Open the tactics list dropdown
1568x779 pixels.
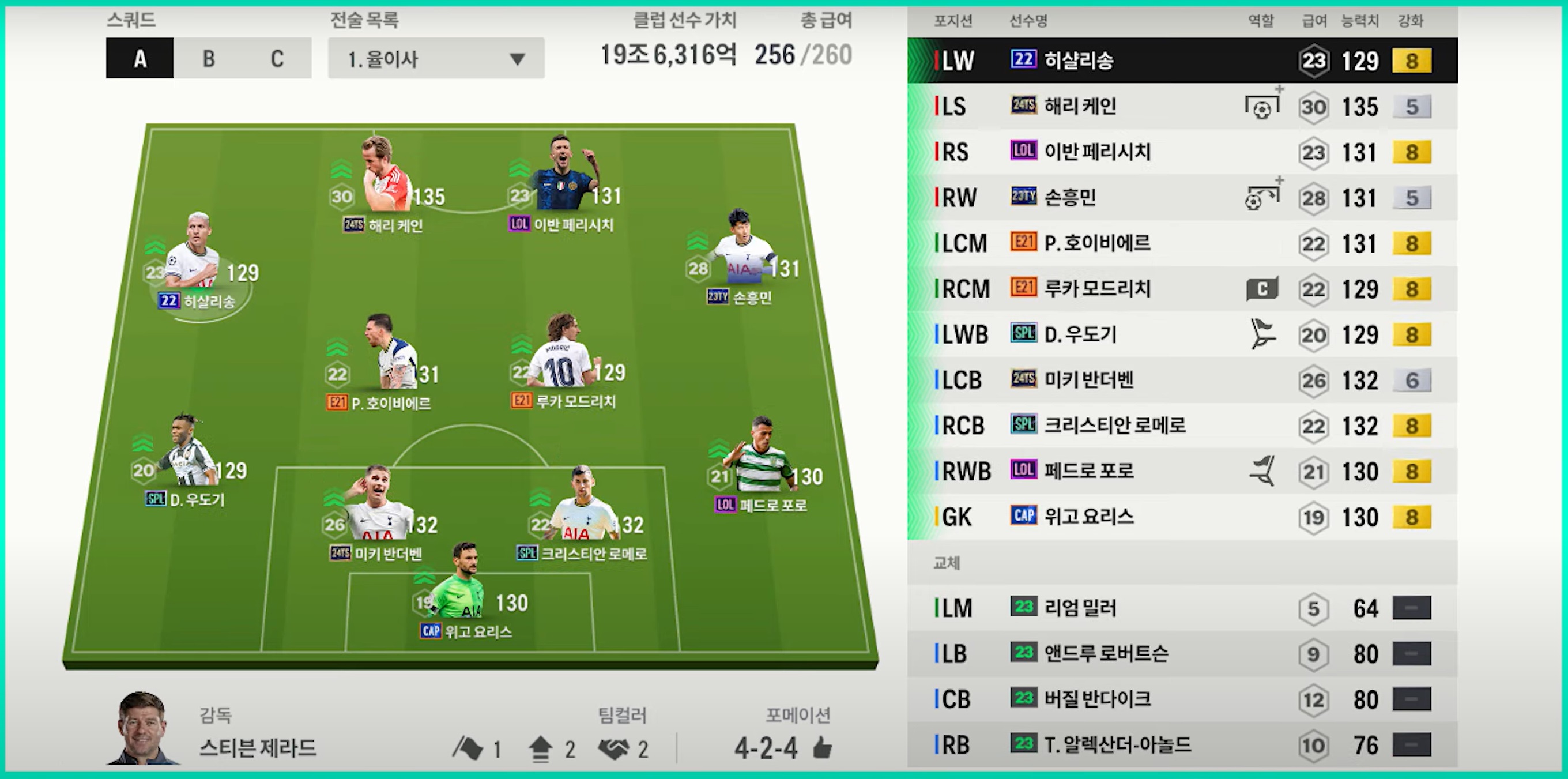436,58
